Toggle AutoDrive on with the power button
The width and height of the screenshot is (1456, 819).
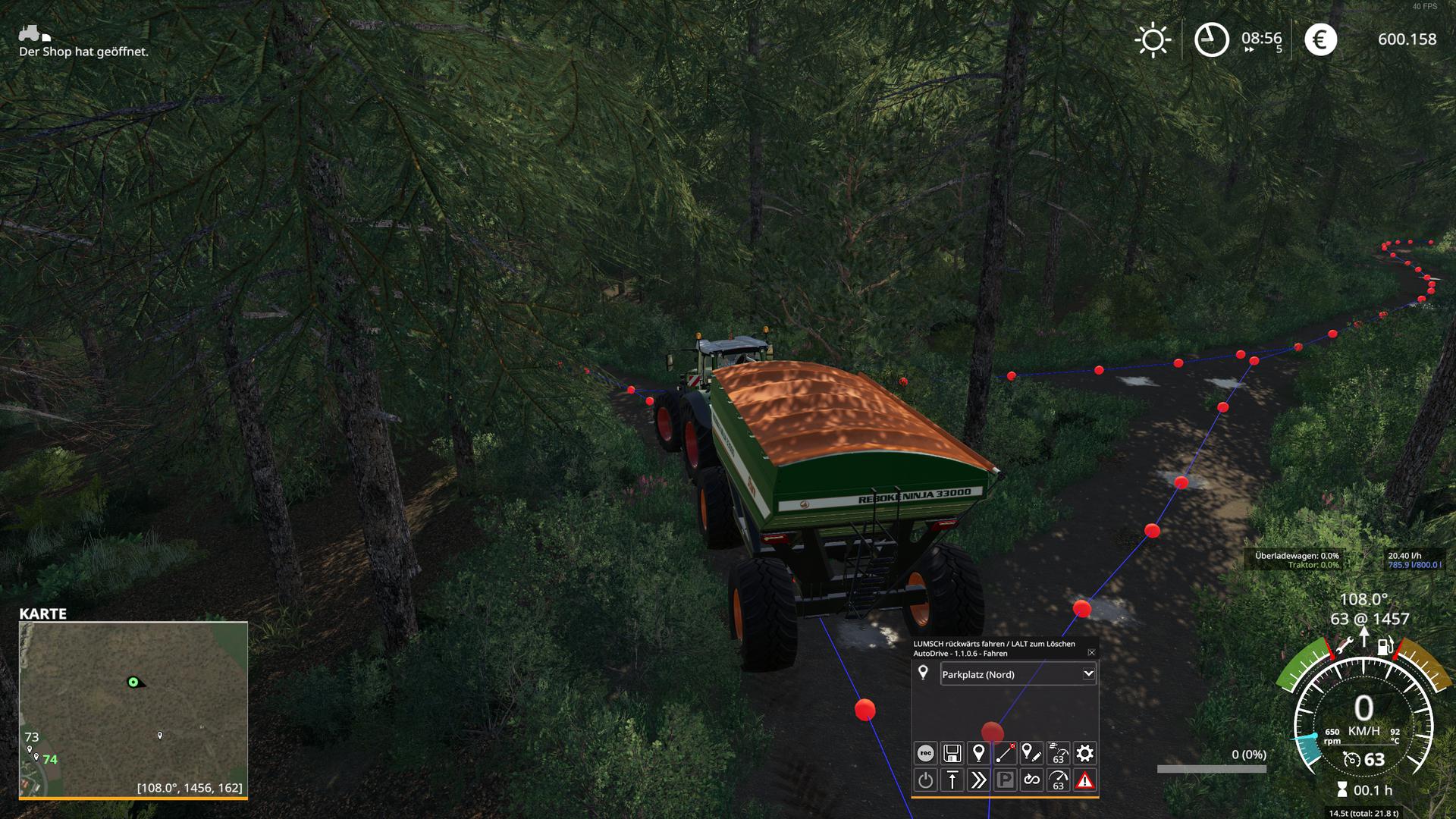coord(925,780)
